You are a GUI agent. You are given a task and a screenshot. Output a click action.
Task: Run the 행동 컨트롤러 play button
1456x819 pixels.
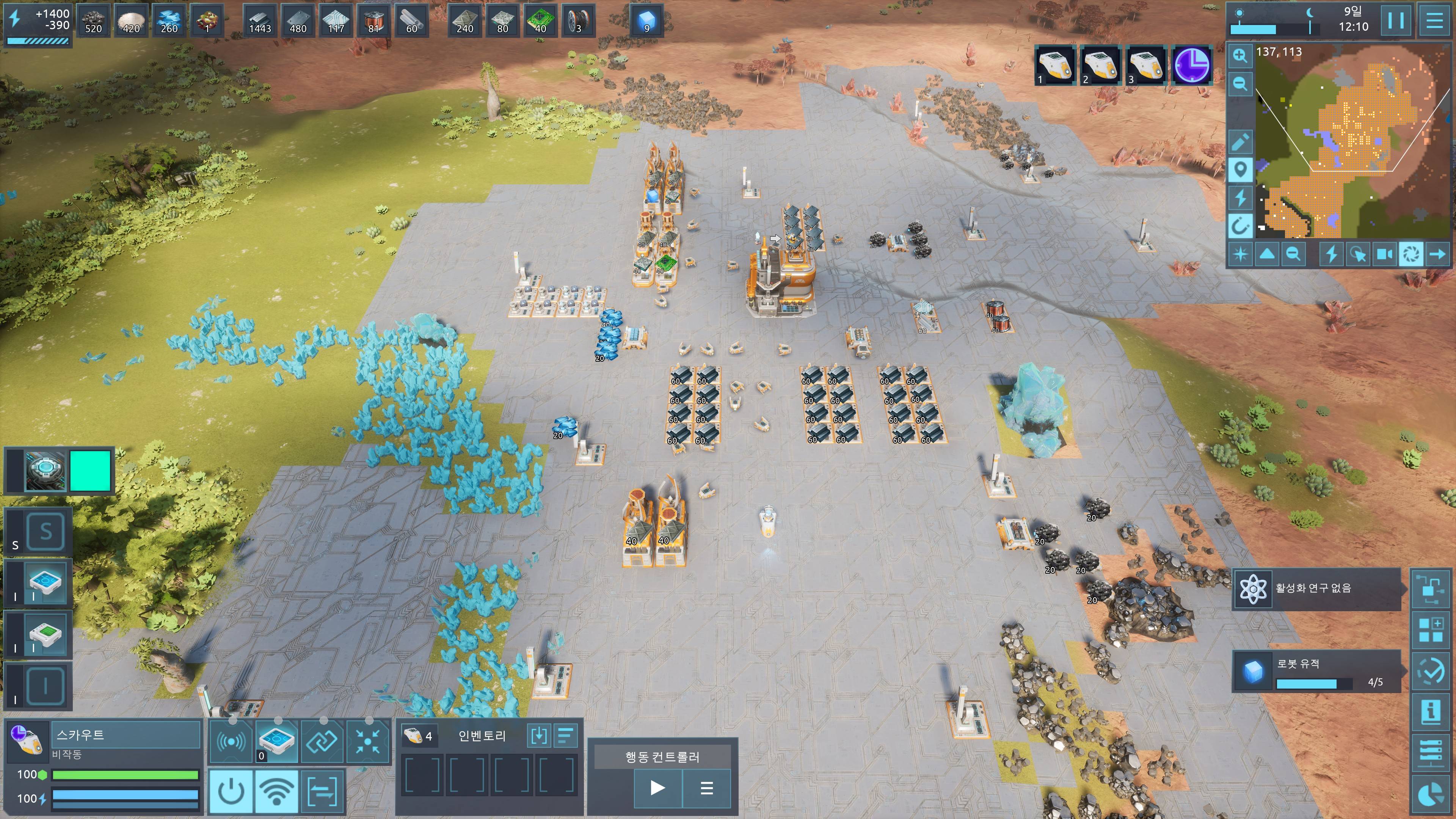(x=657, y=788)
